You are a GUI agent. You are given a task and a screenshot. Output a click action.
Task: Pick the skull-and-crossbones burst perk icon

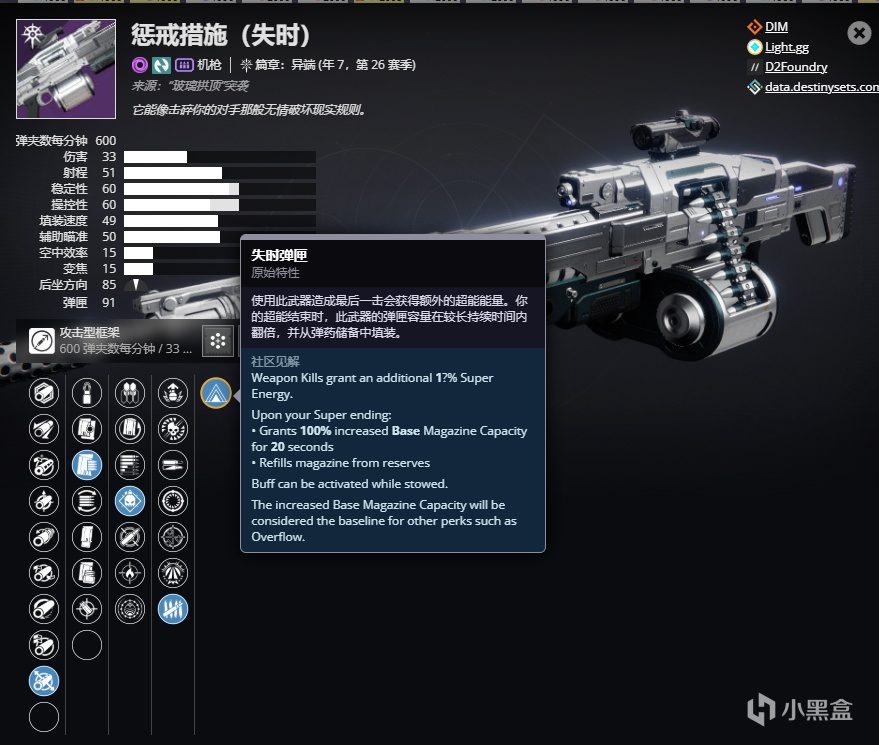point(173,428)
